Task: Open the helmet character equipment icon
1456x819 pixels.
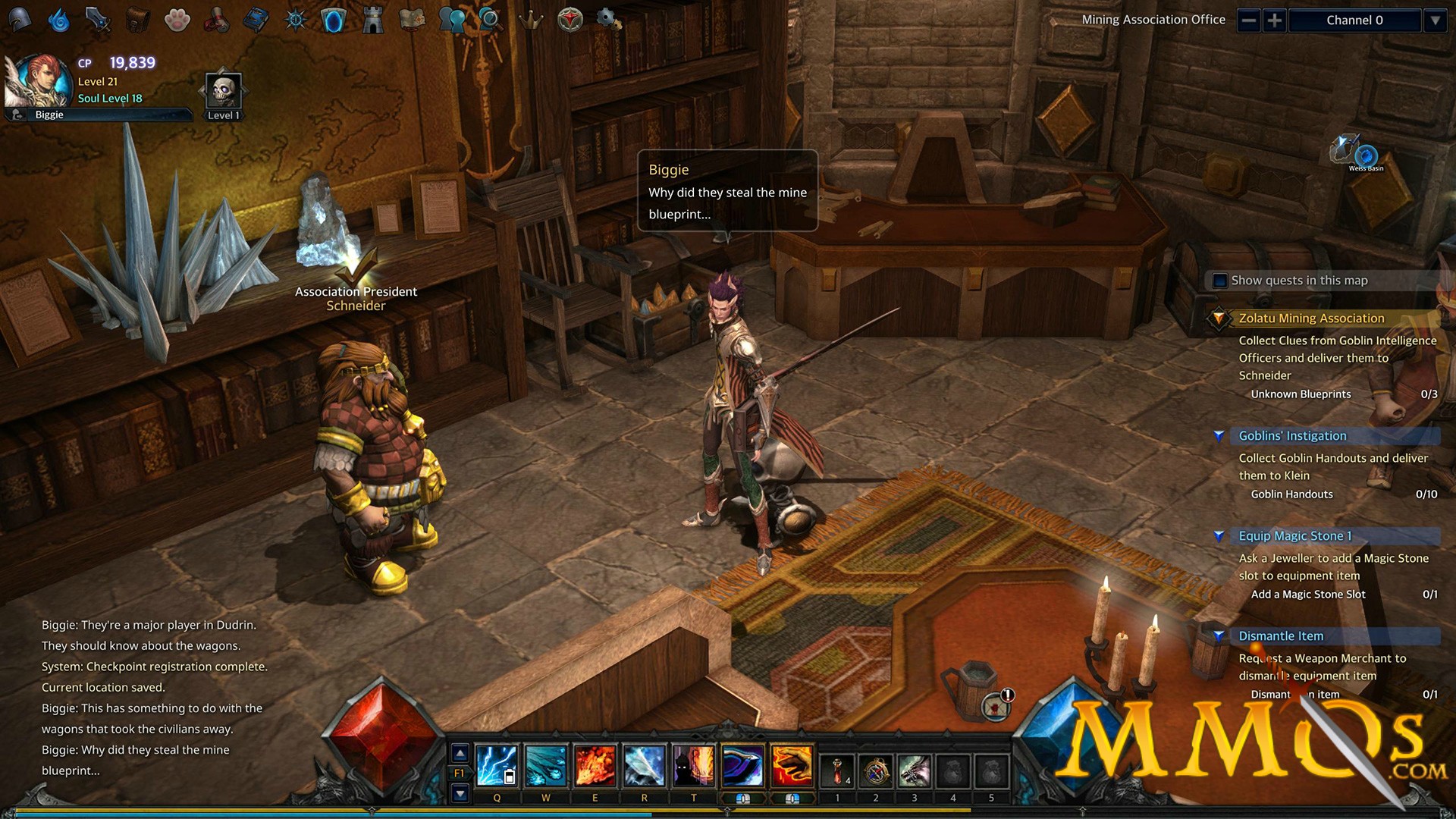Action: point(20,19)
